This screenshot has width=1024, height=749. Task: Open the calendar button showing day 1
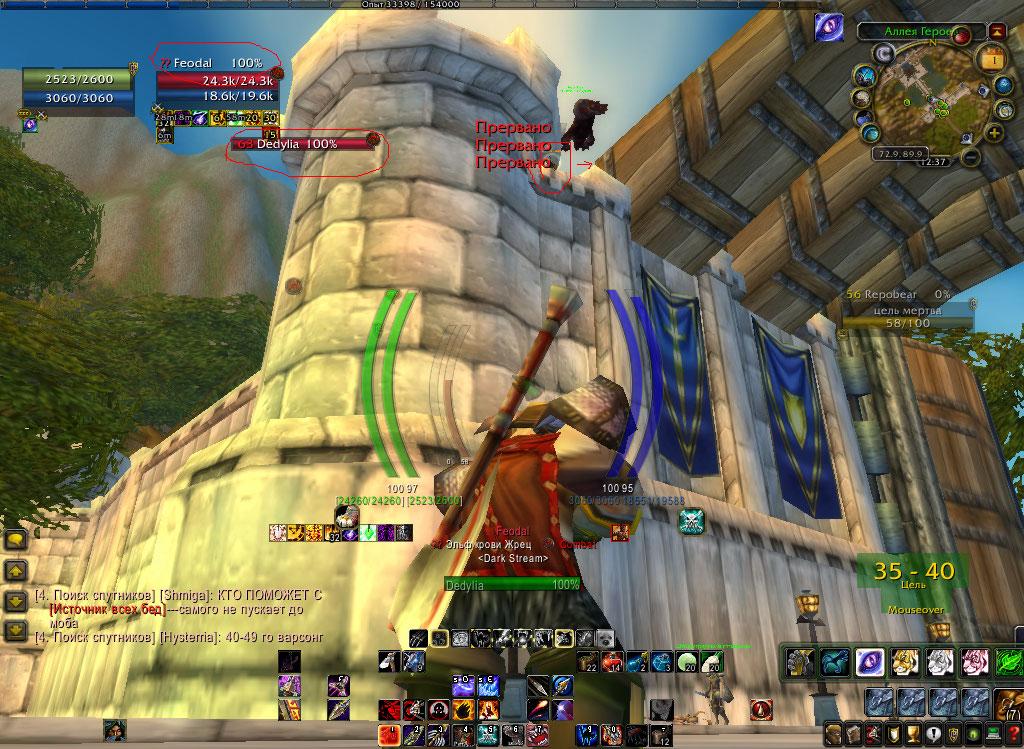(x=993, y=60)
